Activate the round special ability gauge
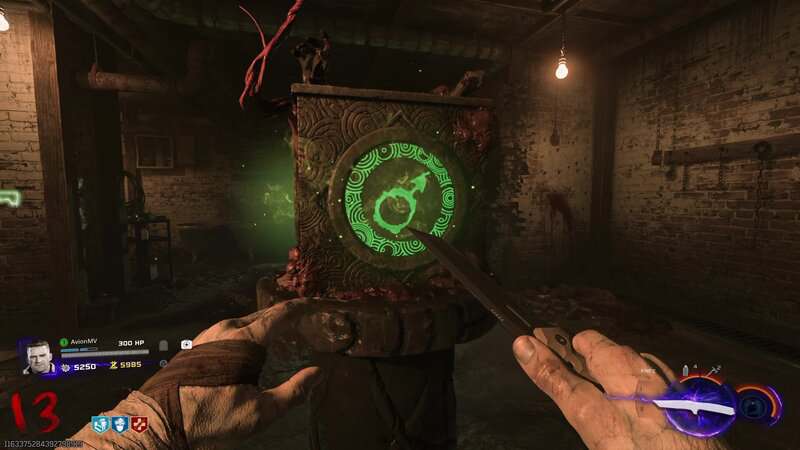Image resolution: width=800 pixels, height=450 pixels. (x=758, y=405)
